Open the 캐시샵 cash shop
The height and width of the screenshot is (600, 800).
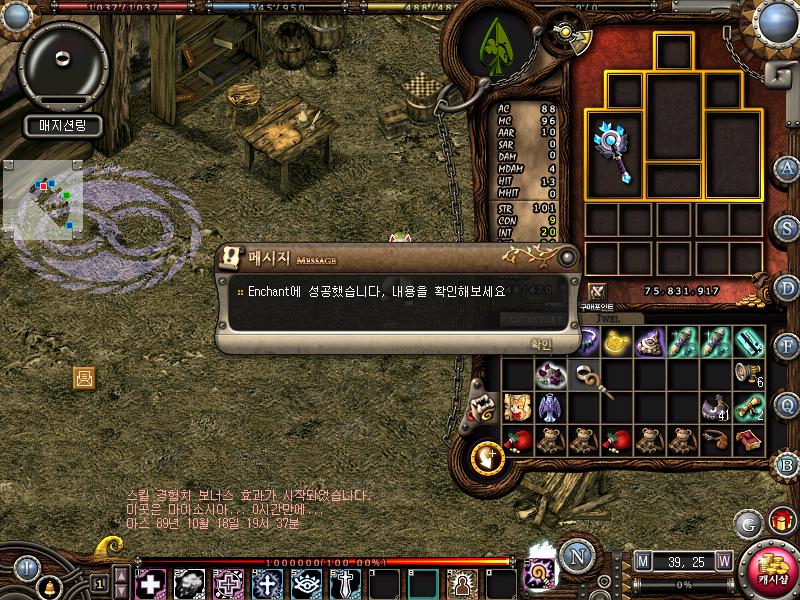[769, 569]
